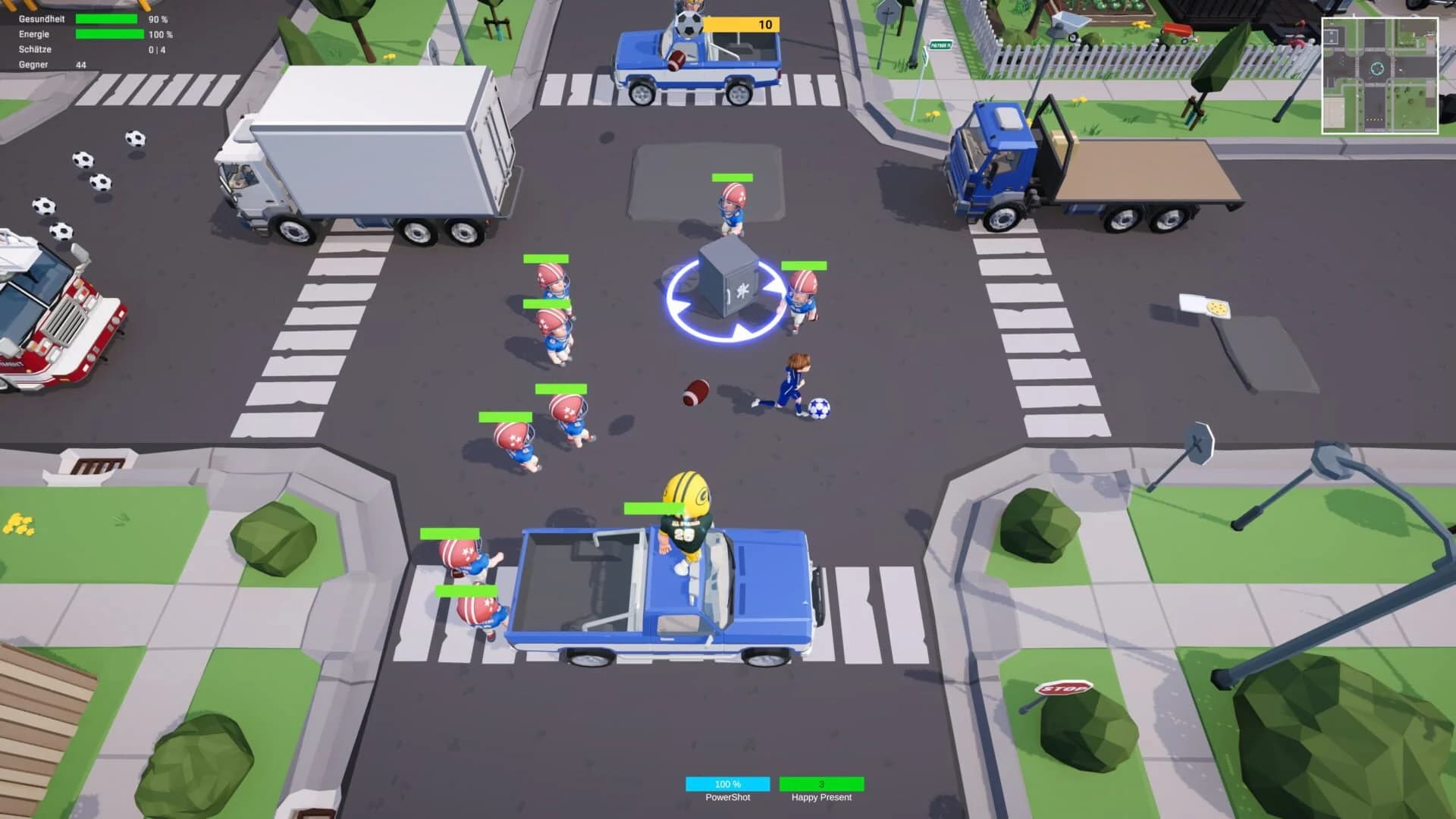Click the PowerShot 100 % bar
The image size is (1456, 819).
coord(727,784)
